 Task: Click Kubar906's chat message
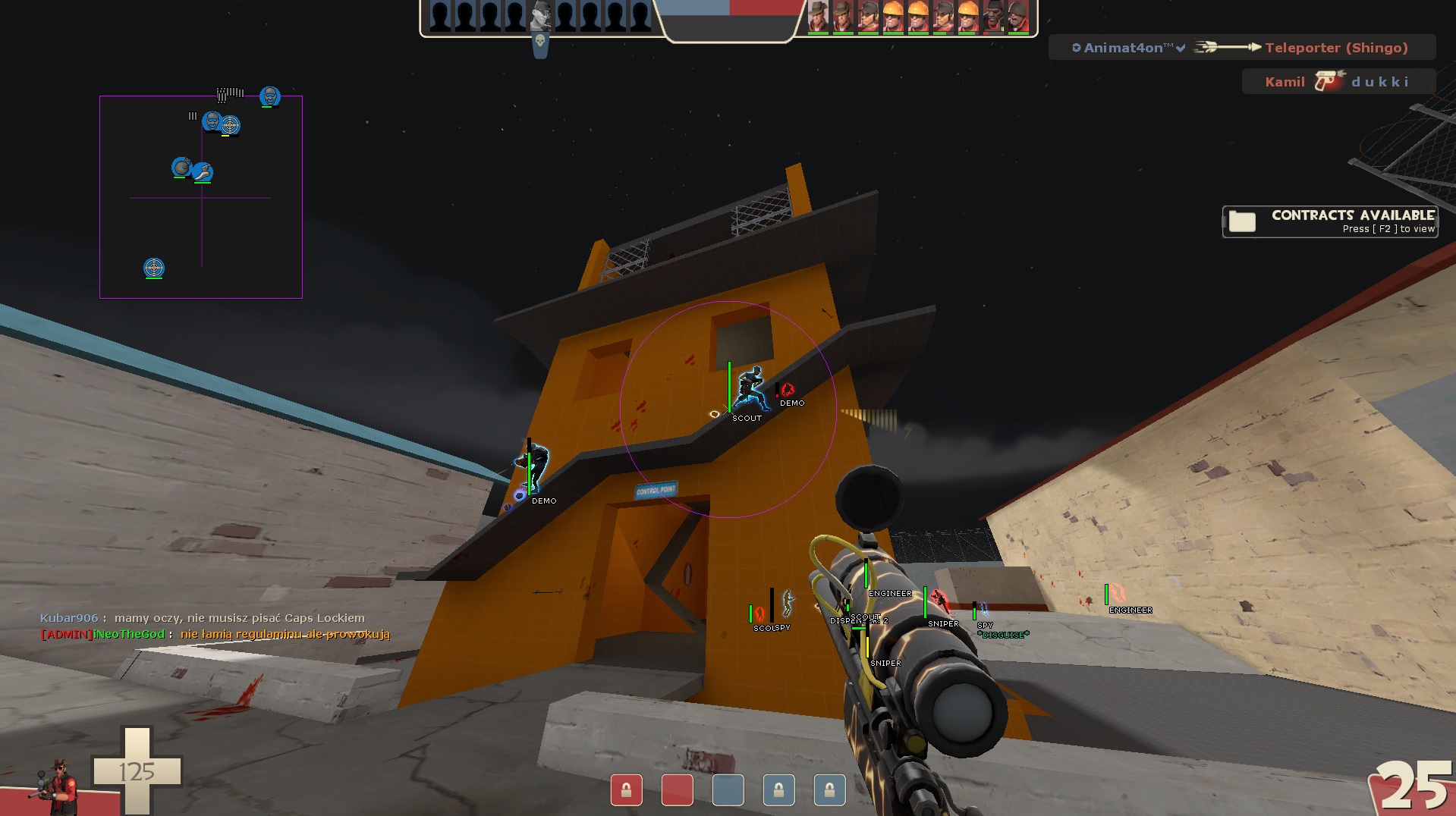203,618
